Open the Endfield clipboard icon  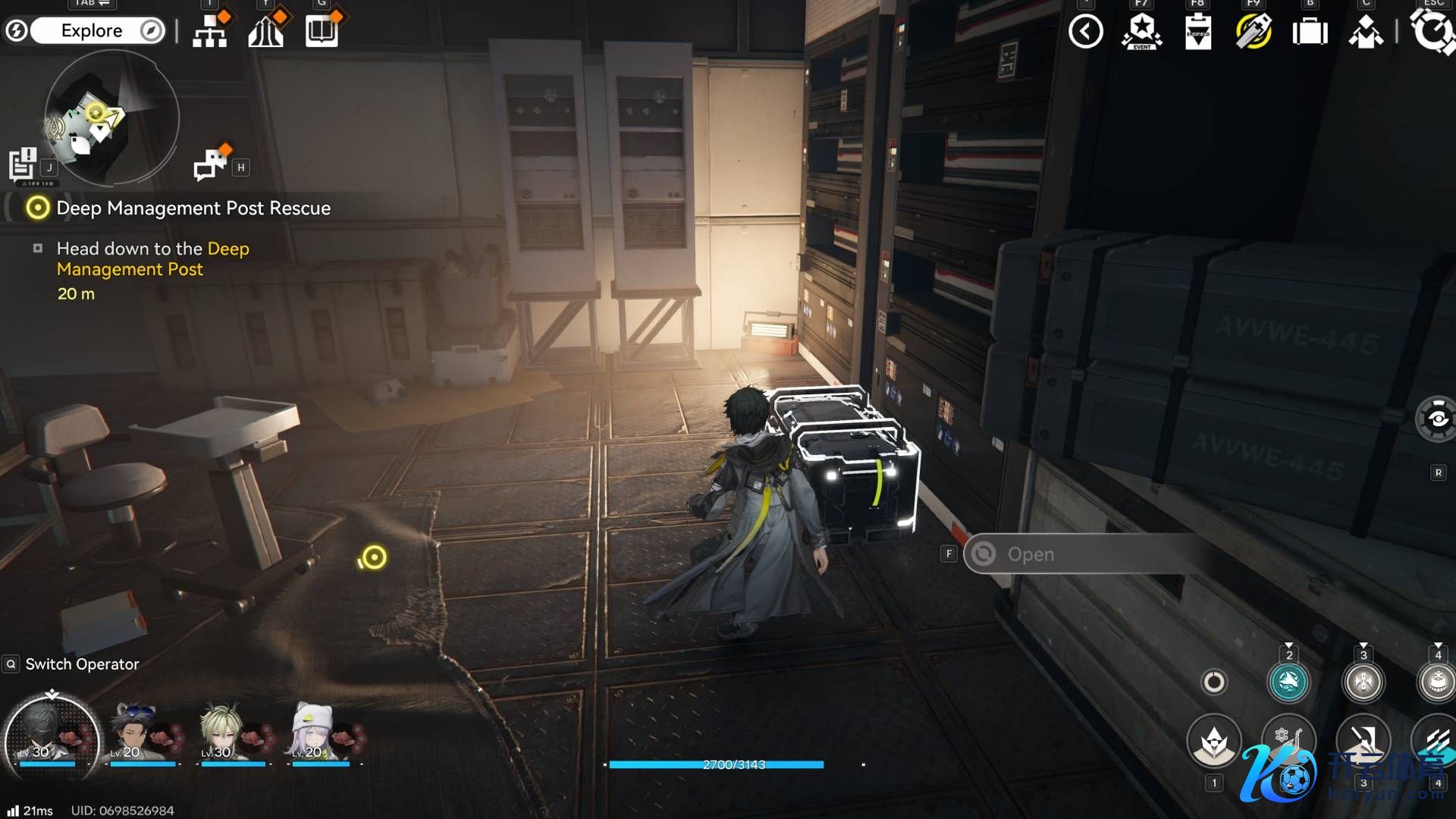[1197, 33]
